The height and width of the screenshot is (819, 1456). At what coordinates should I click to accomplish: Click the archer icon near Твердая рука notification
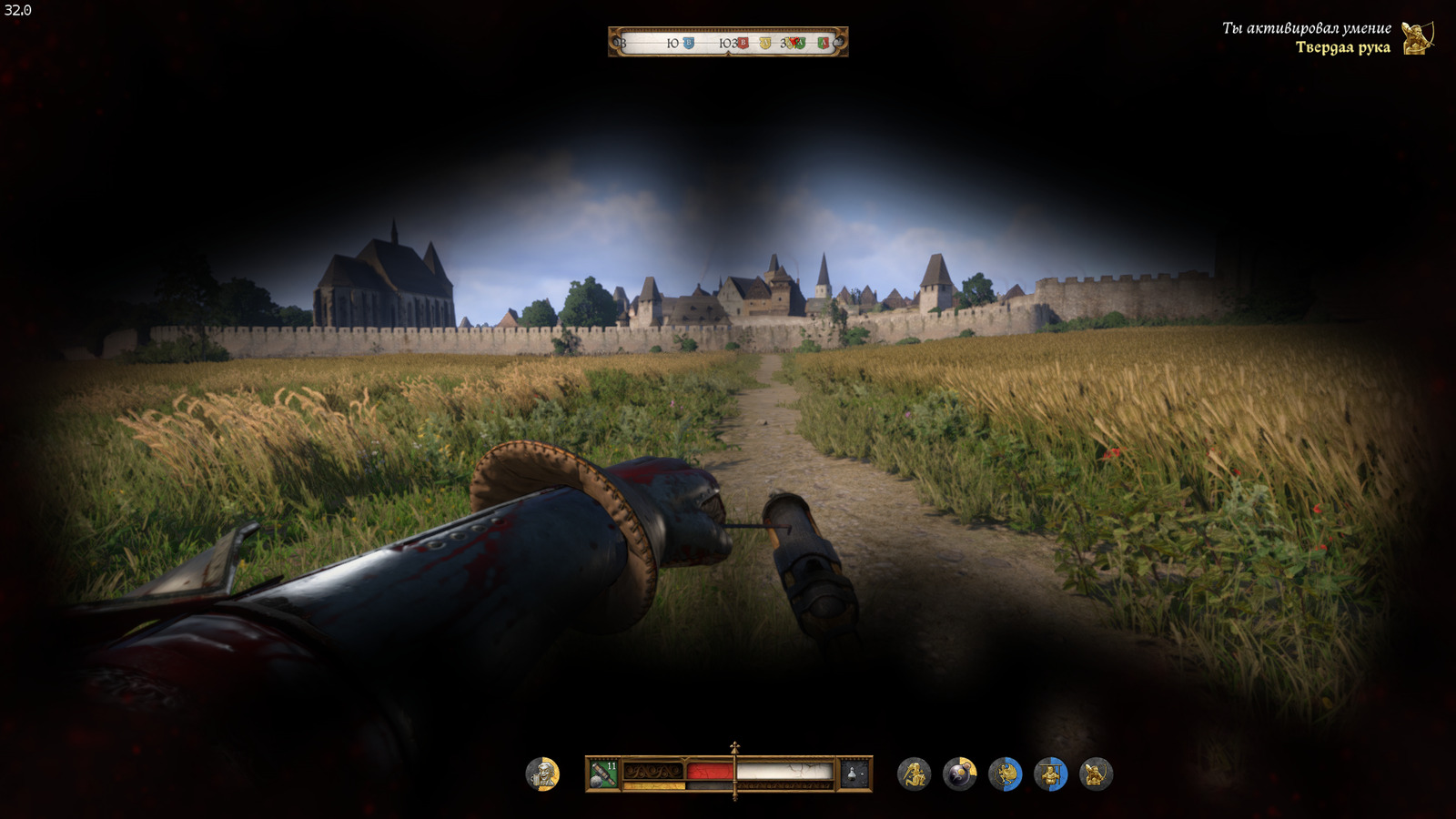(1416, 40)
